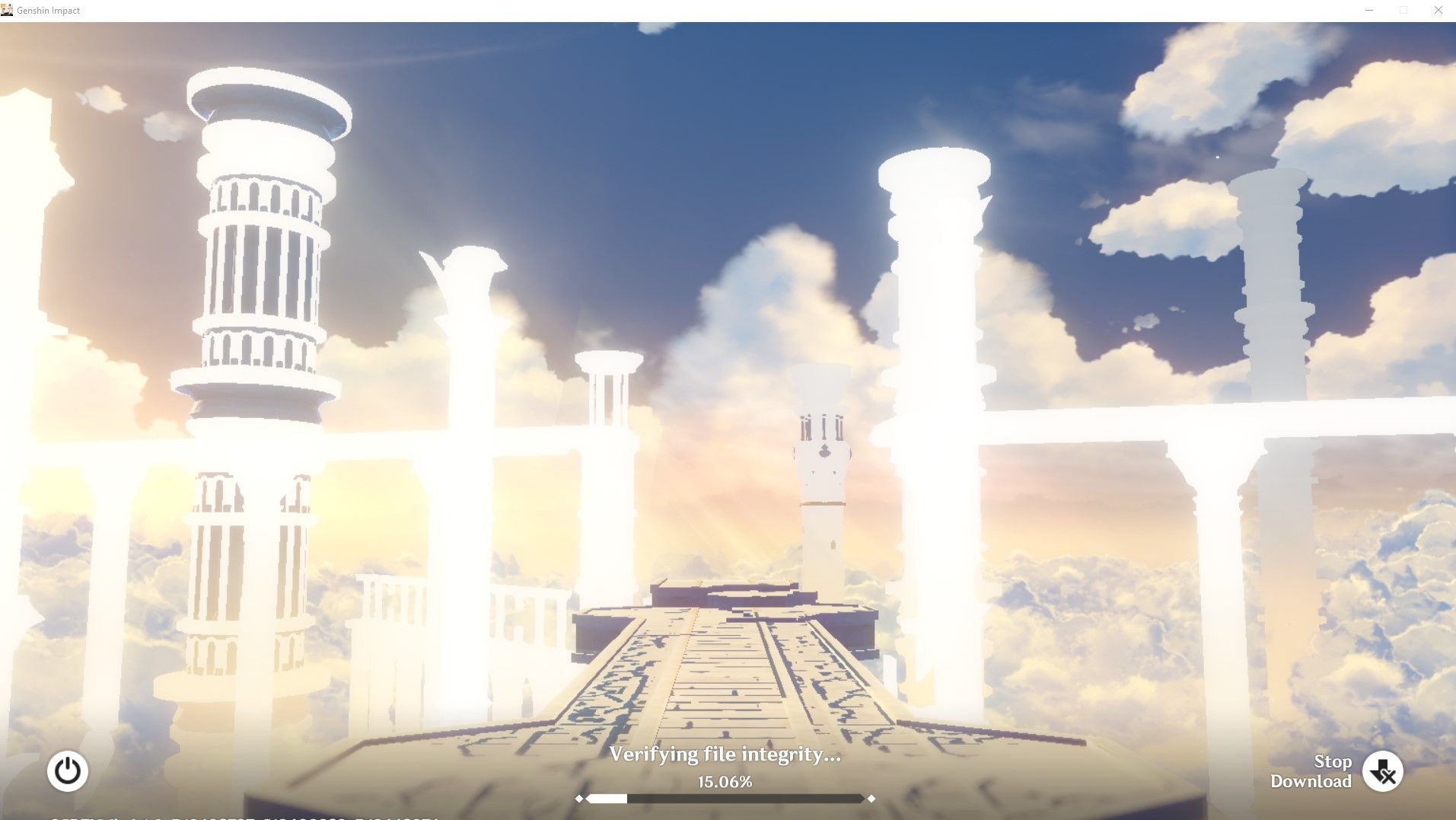Image resolution: width=1456 pixels, height=820 pixels.
Task: Click the 15.06% percentage text
Action: (725, 780)
